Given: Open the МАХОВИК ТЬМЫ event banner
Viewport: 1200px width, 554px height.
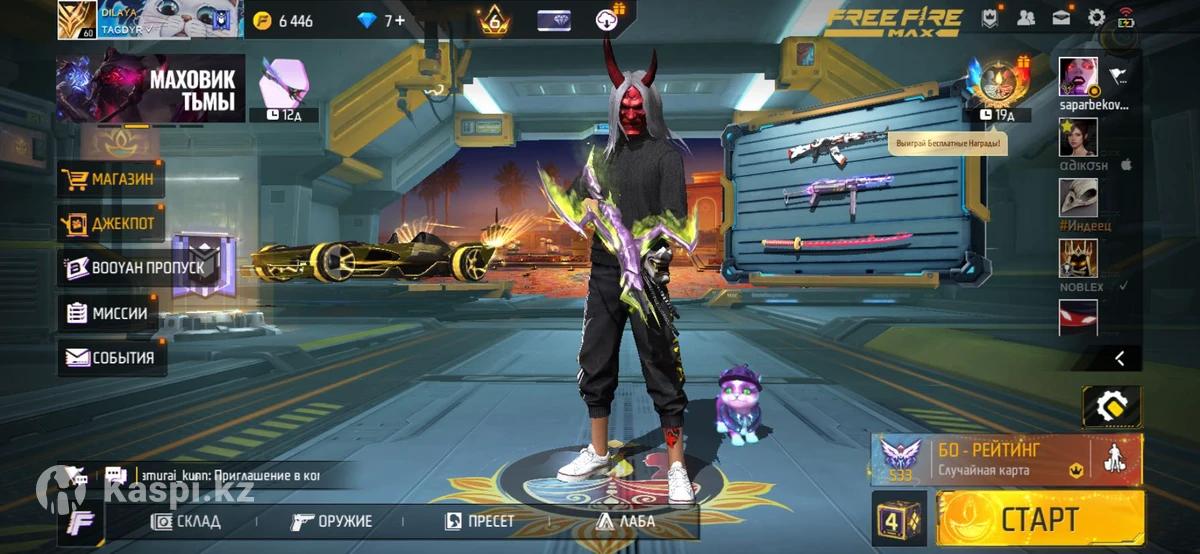Looking at the screenshot, I should pos(151,89).
